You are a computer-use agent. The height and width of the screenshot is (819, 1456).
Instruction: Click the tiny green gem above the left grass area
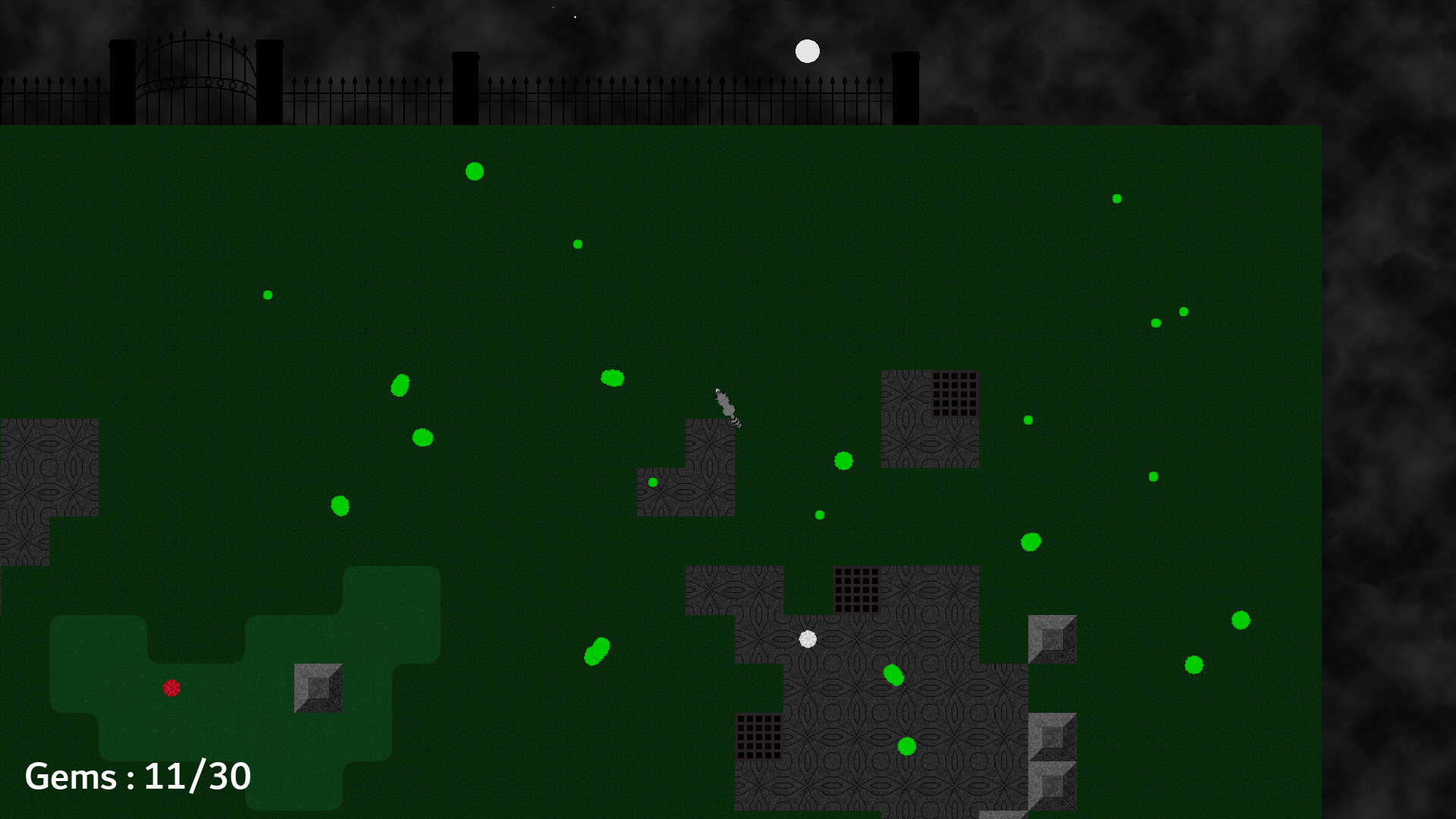(267, 294)
